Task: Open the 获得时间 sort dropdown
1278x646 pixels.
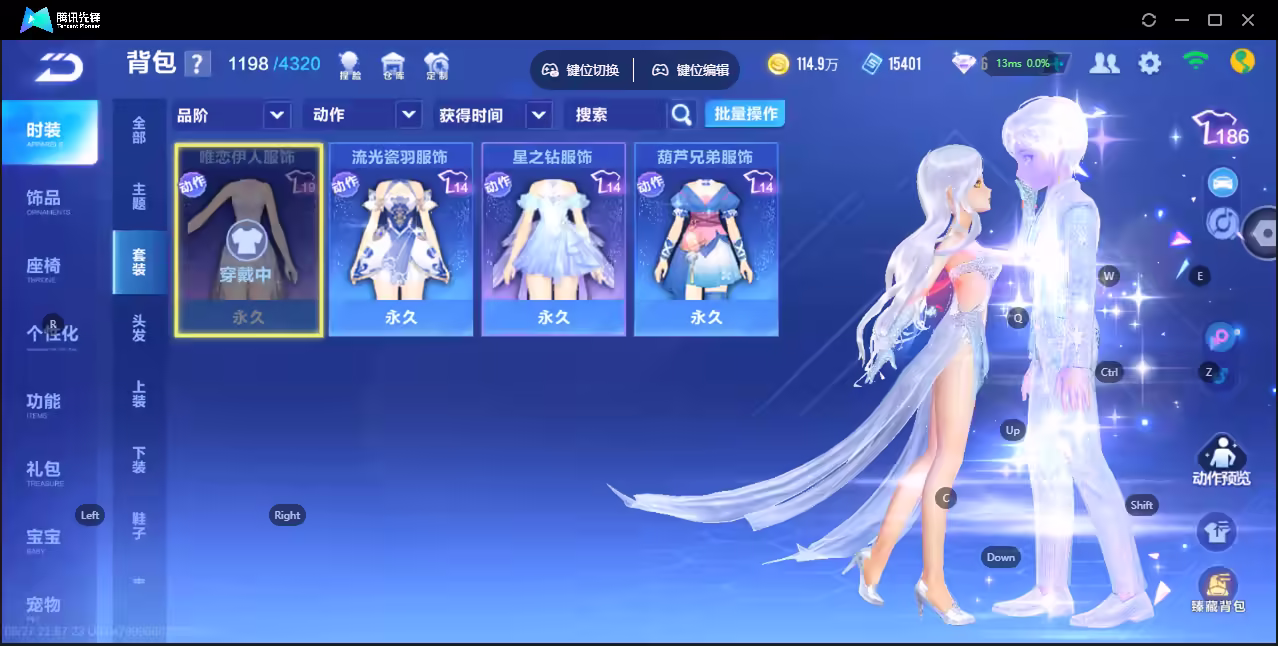Action: tap(494, 115)
